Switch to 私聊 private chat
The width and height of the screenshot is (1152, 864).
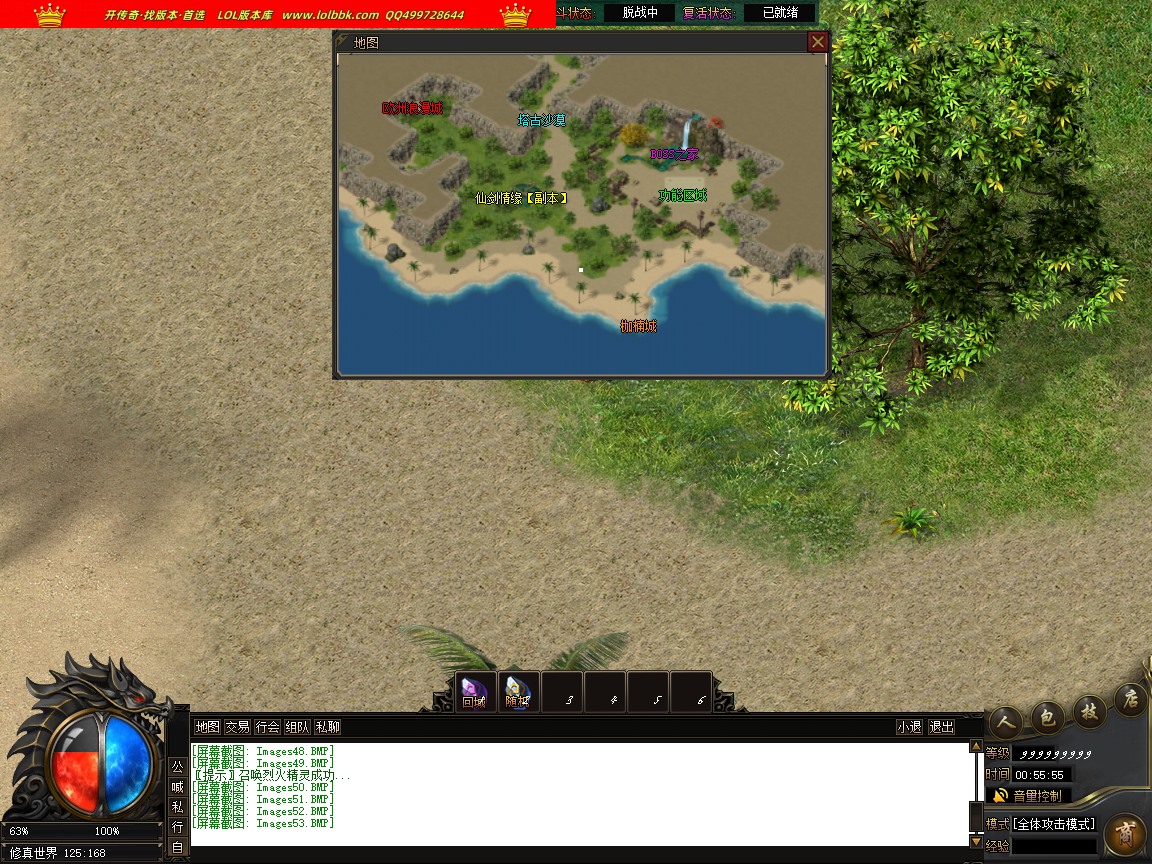tap(327, 727)
